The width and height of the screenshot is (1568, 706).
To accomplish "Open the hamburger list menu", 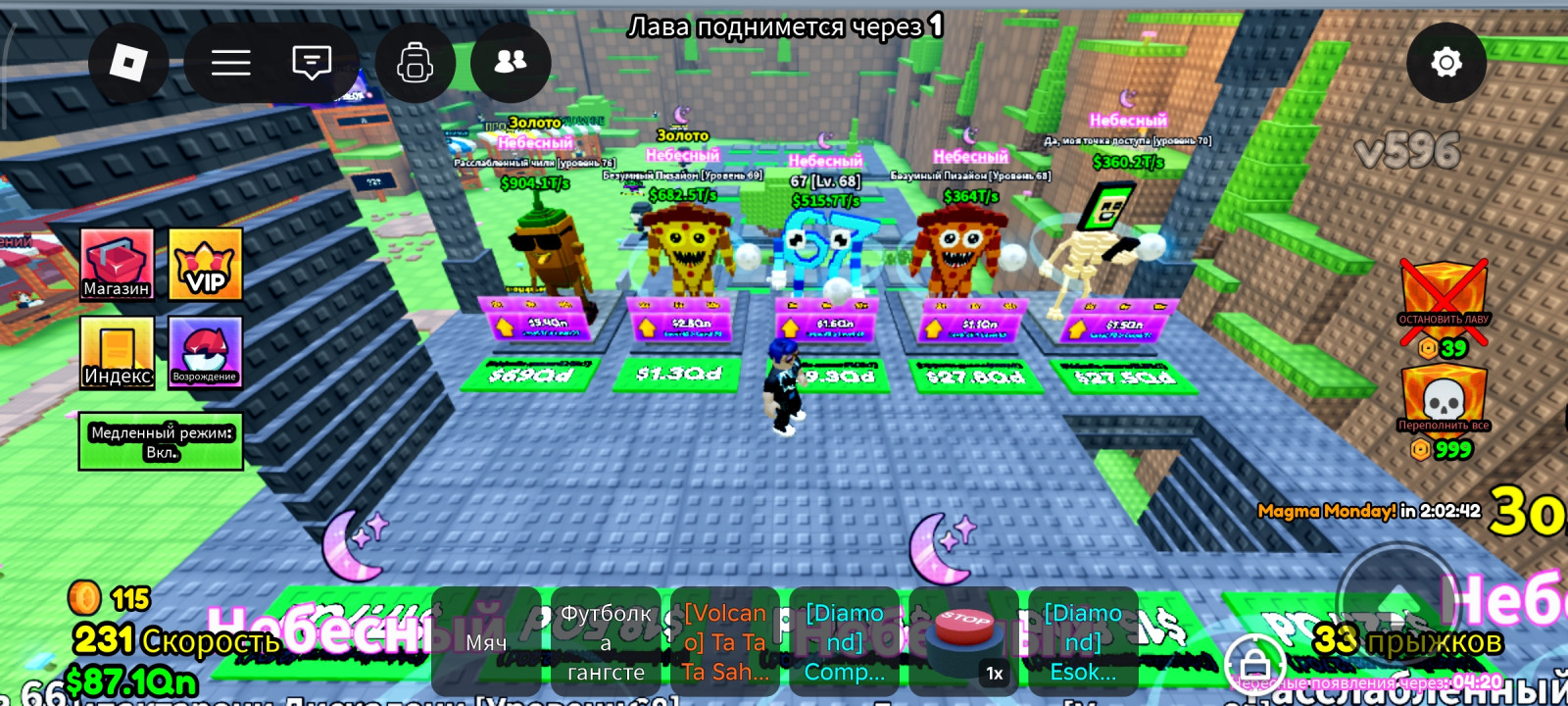I will pyautogui.click(x=231, y=63).
